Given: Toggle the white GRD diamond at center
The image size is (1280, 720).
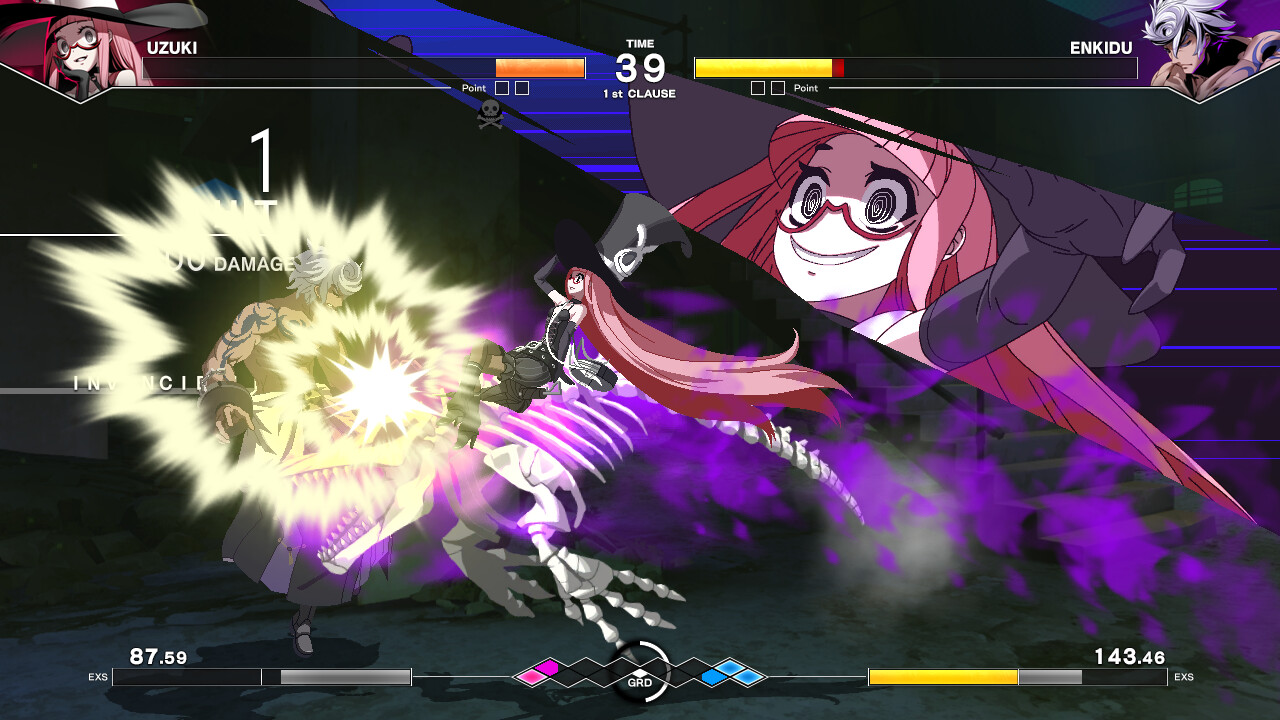Looking at the screenshot, I should point(640,671).
